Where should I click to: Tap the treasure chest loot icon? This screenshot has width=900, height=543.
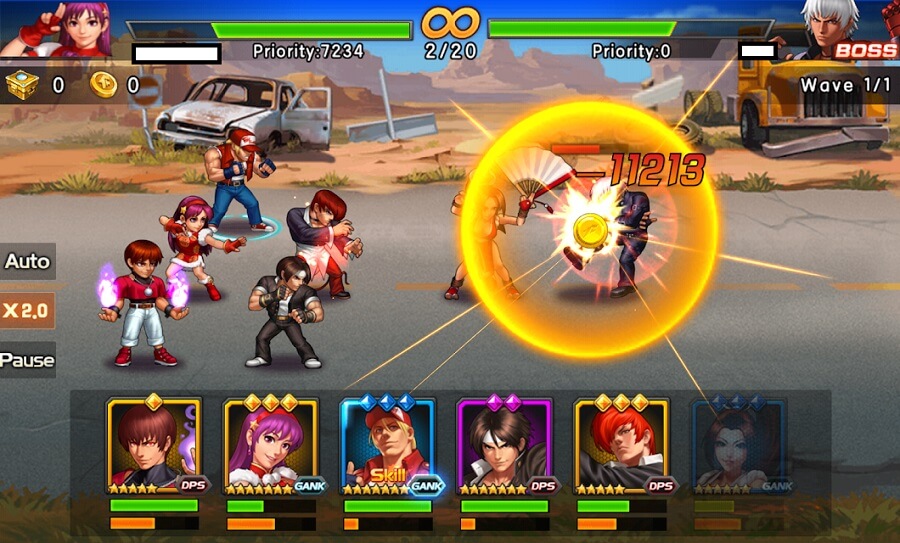pos(22,84)
